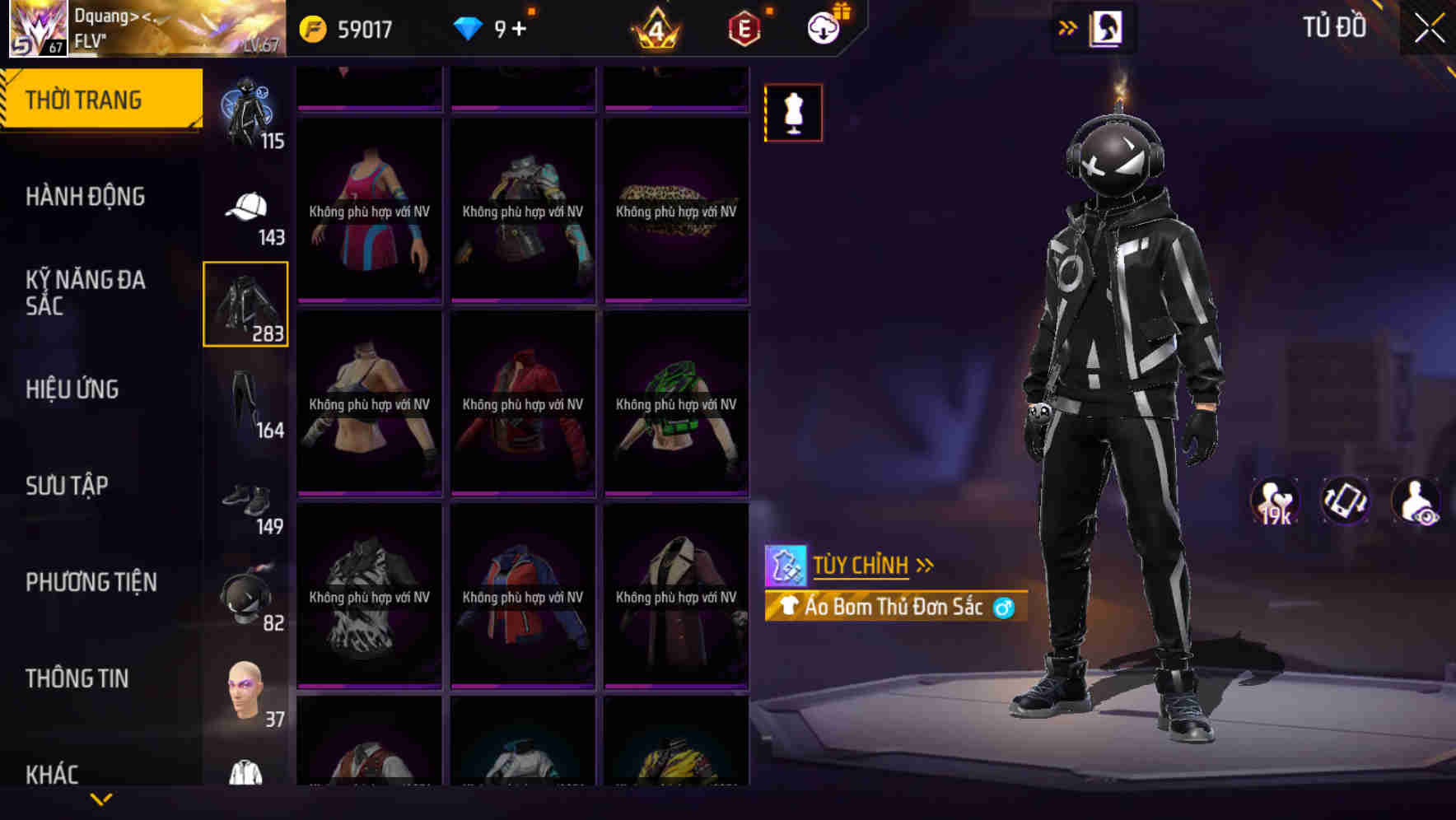
Task: Click the rotate character phone icon
Action: (1346, 501)
